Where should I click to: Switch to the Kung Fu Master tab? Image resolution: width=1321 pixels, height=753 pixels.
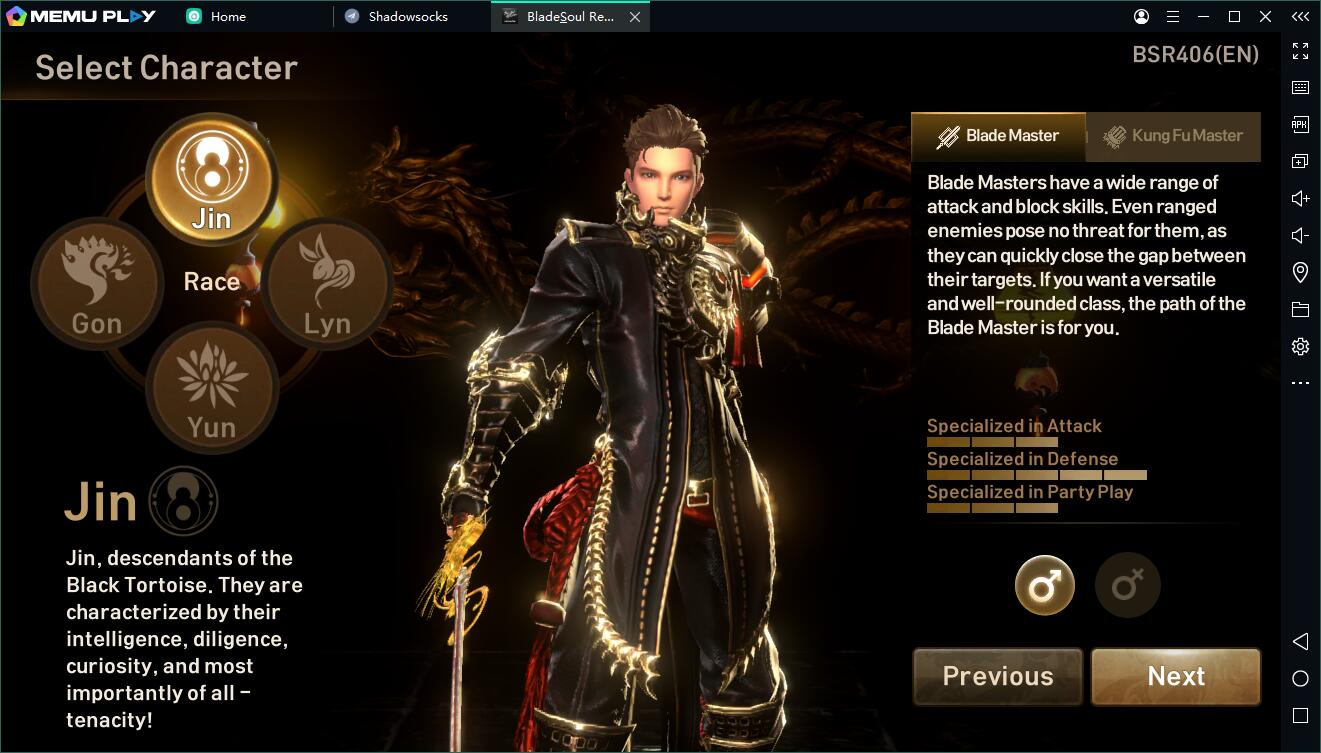1173,136
